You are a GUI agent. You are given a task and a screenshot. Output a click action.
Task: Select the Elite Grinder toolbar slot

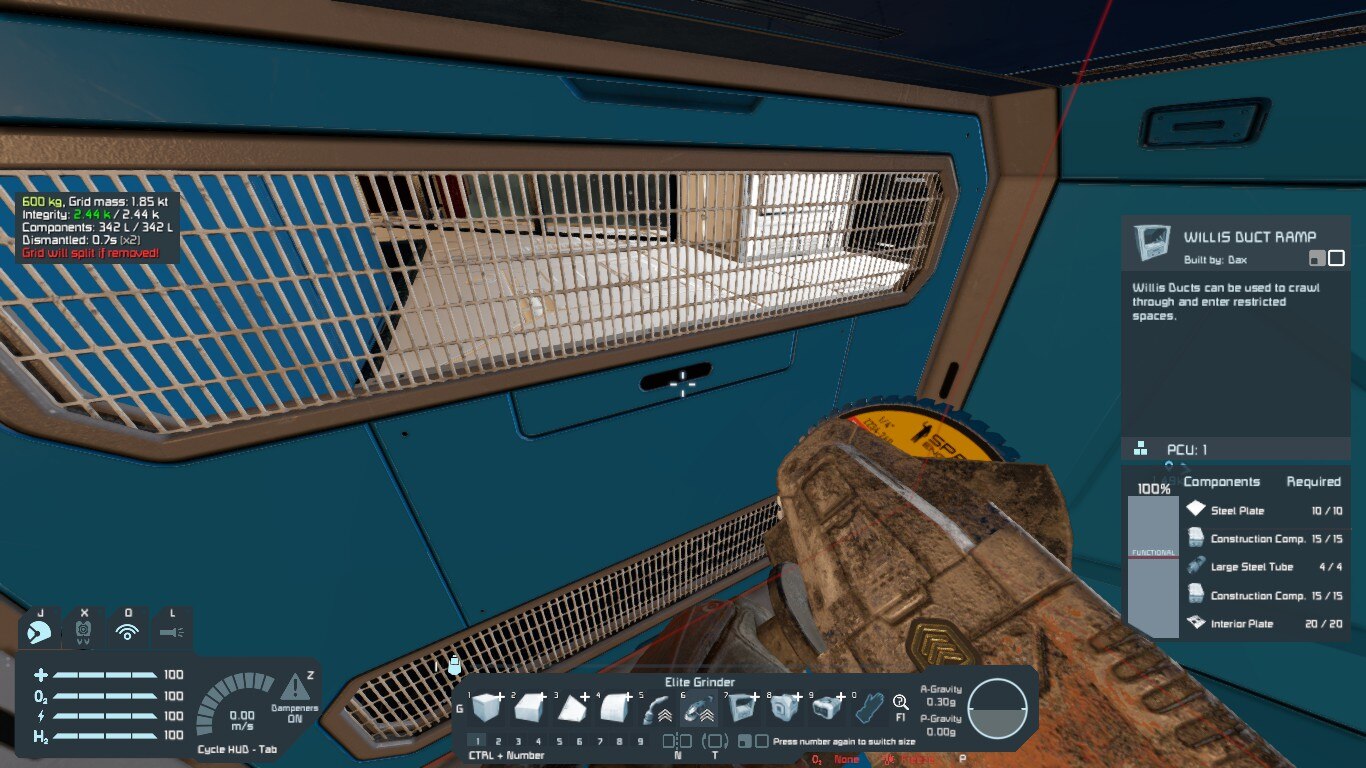[698, 709]
